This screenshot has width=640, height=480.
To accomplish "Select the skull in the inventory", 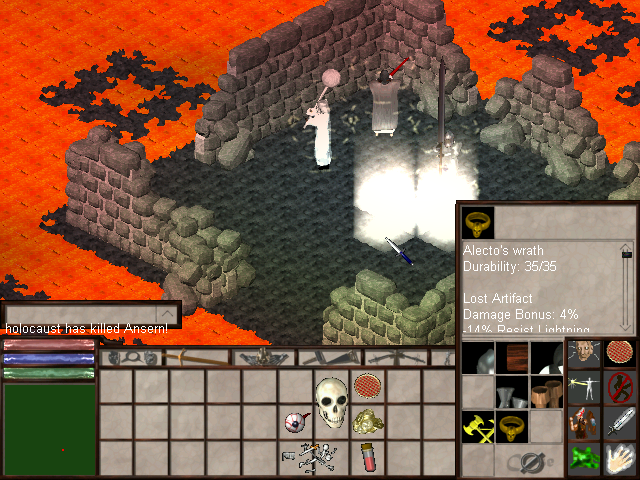I will (x=331, y=399).
